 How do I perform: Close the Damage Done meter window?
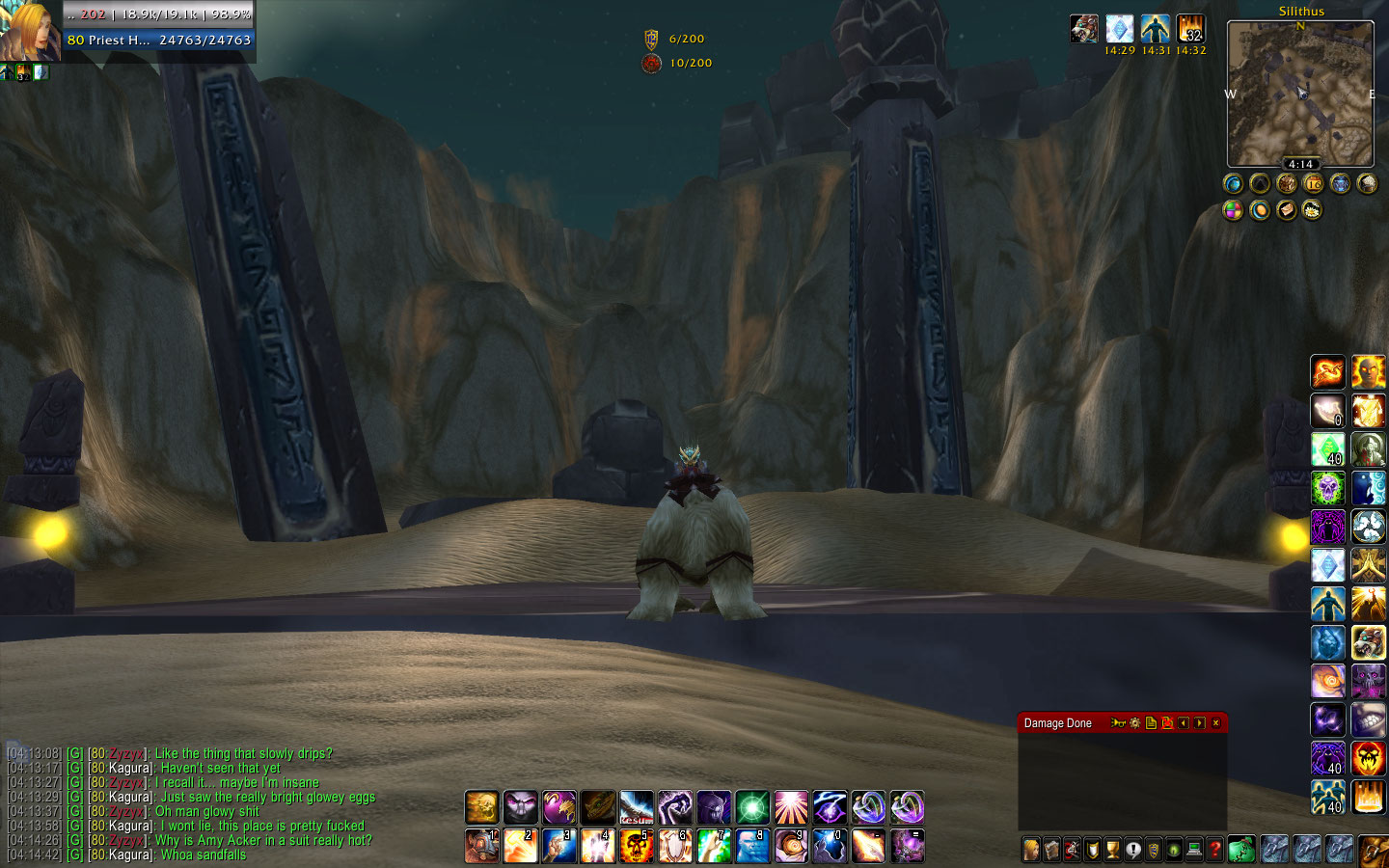click(x=1215, y=723)
